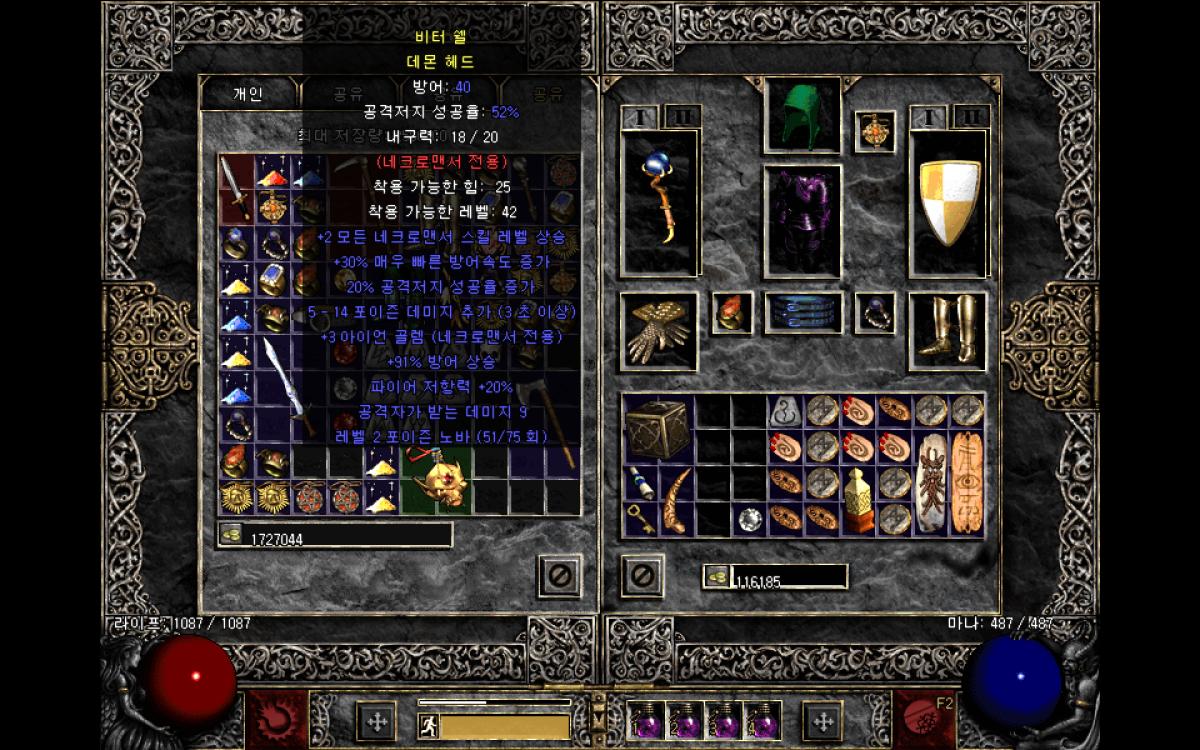Switch to the 개인 stash tab
The image size is (1200, 750).
248,94
